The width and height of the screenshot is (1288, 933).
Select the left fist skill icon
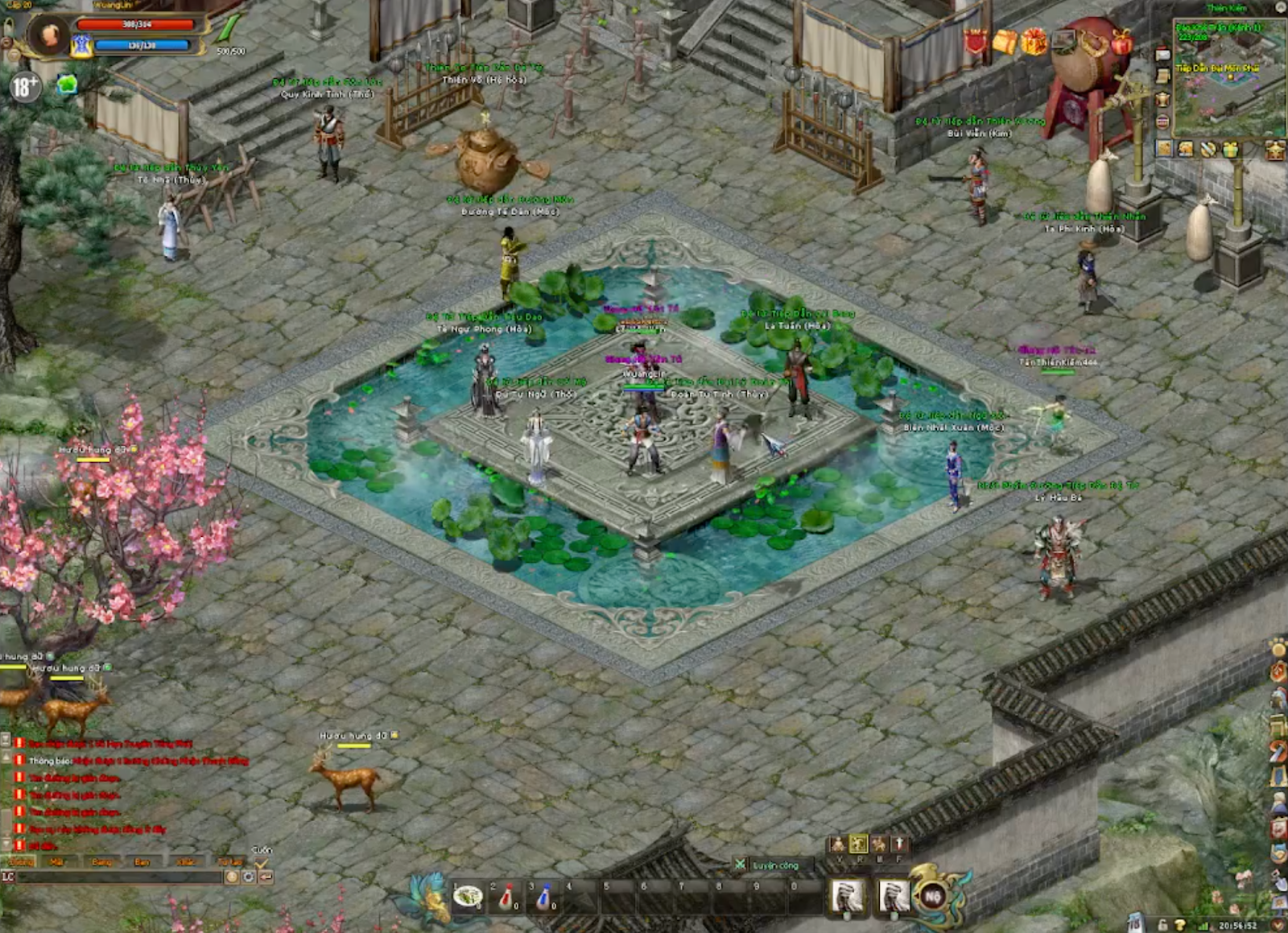point(847,896)
